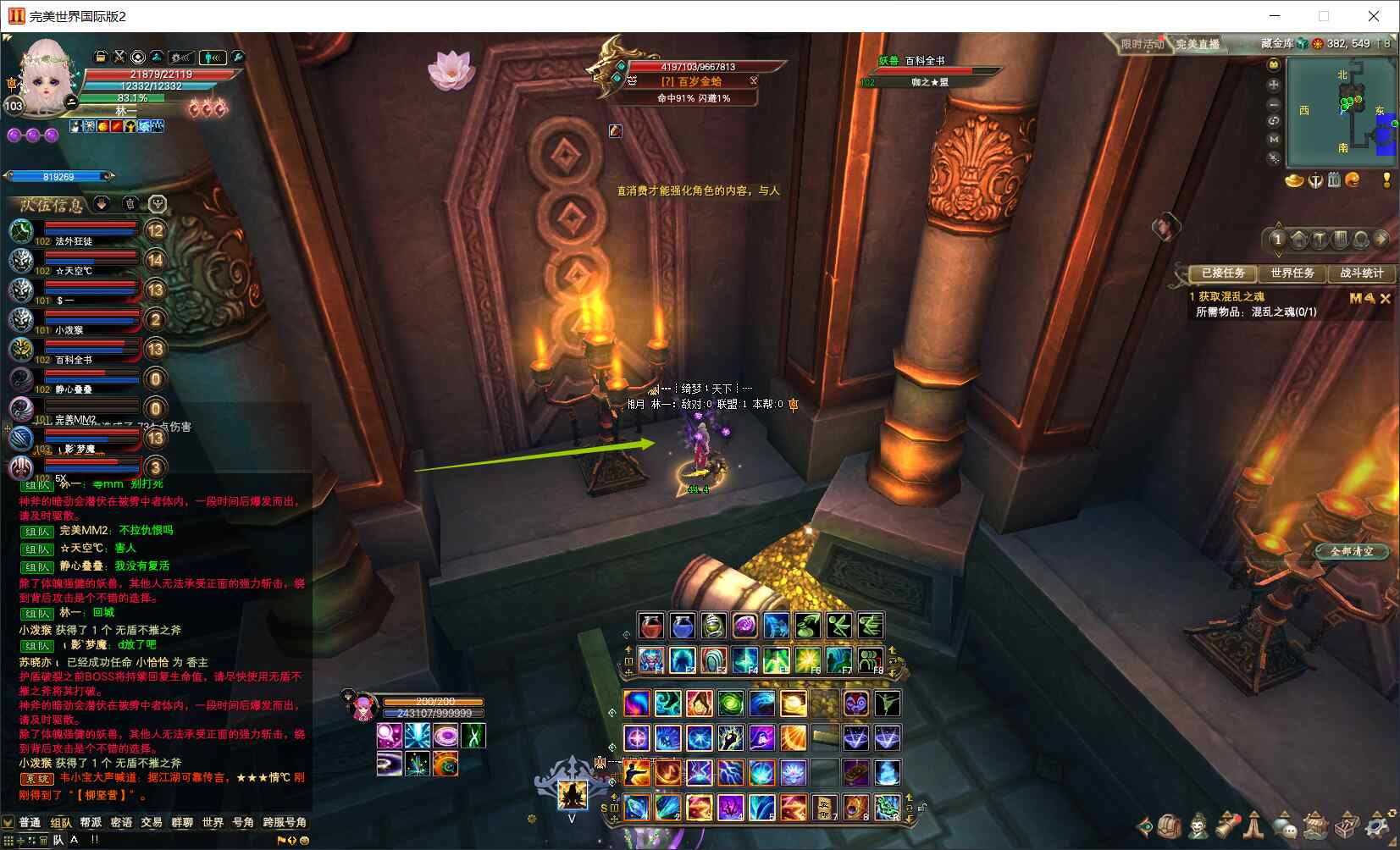
Task: Activate the F8 party members skill
Action: pos(870,660)
